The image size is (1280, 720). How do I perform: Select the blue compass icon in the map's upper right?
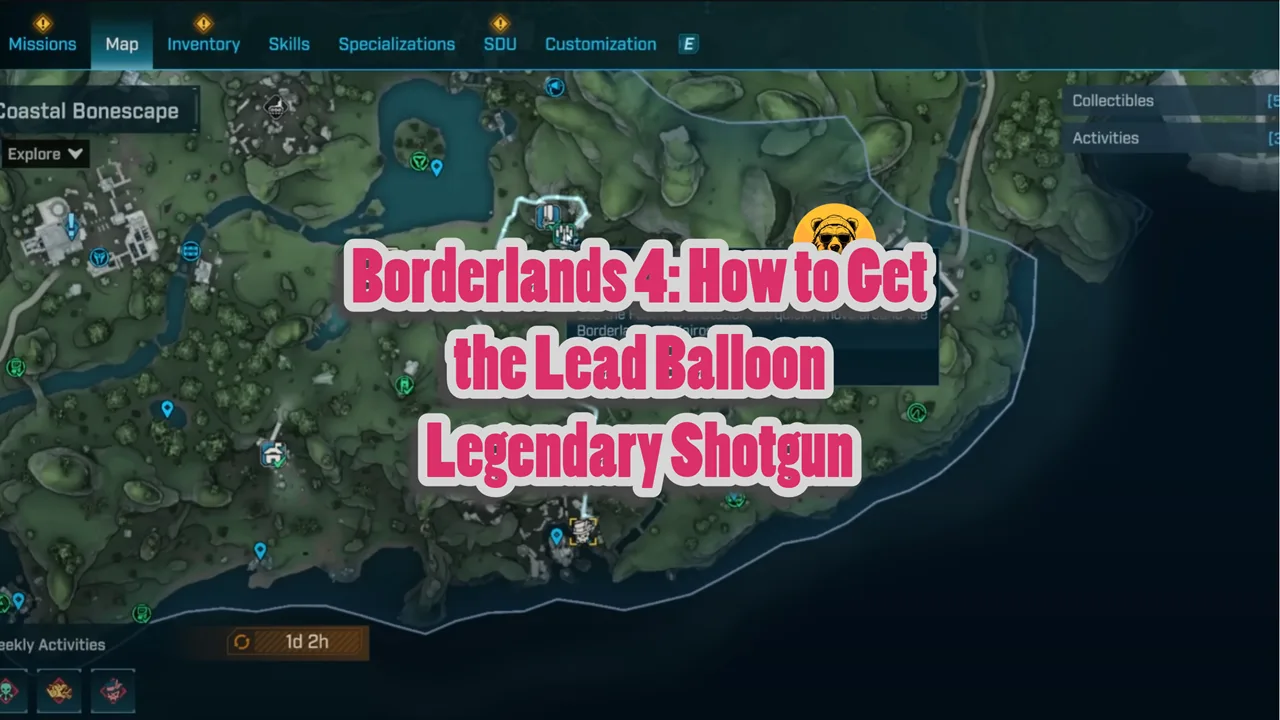coord(555,88)
